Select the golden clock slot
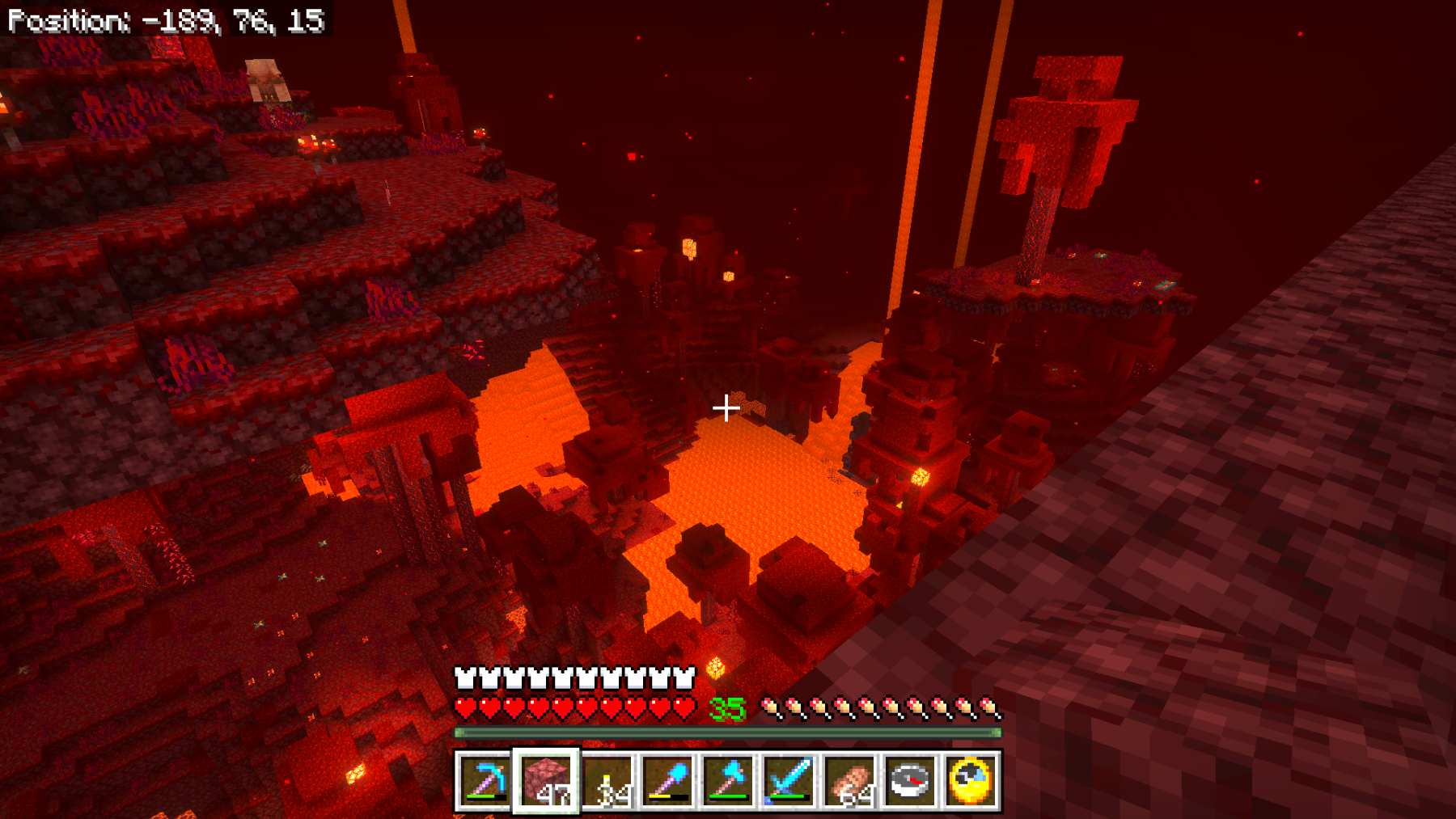The height and width of the screenshot is (819, 1456). (971, 781)
